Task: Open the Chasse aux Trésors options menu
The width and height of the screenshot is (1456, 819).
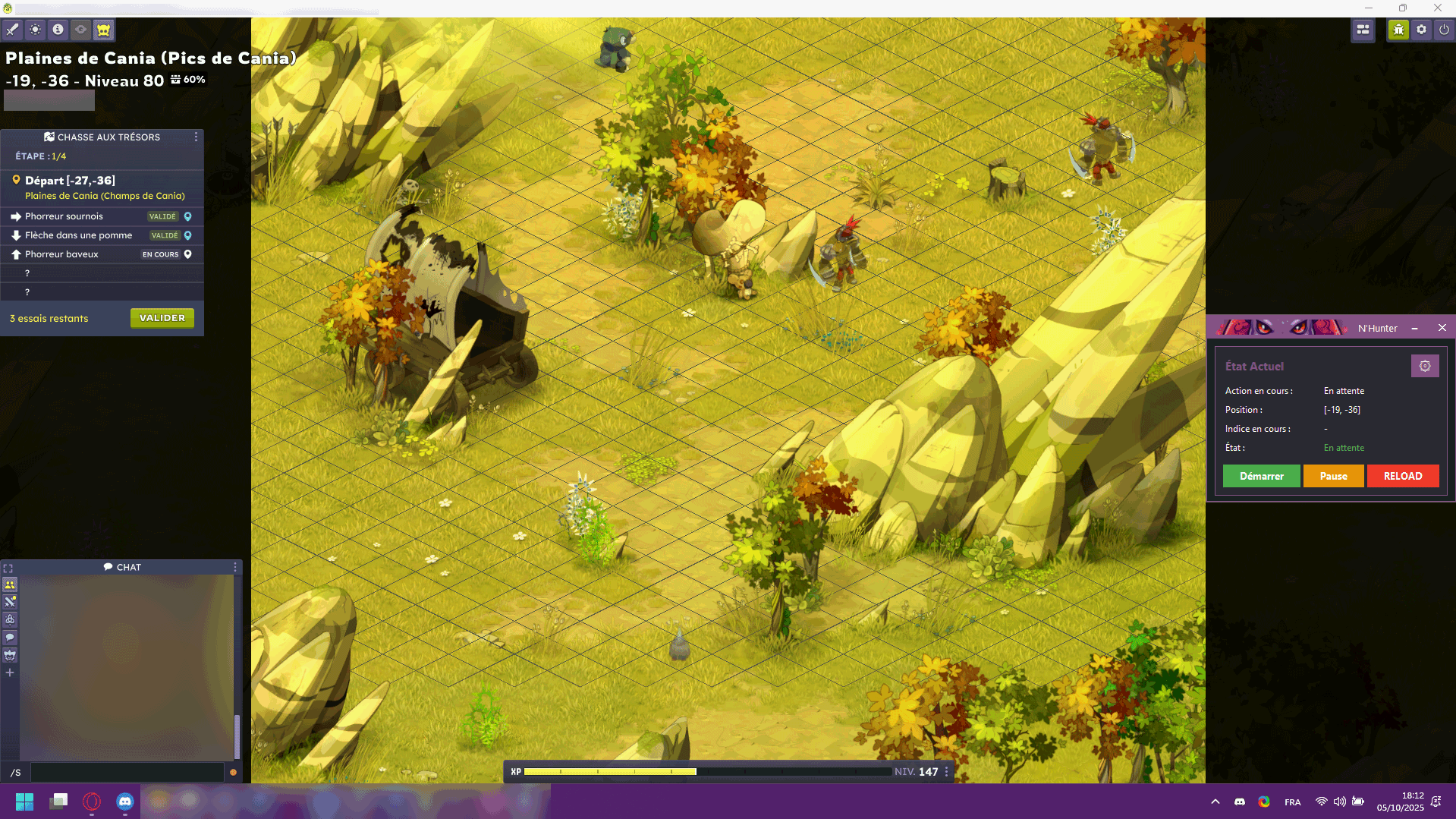Action: point(196,137)
